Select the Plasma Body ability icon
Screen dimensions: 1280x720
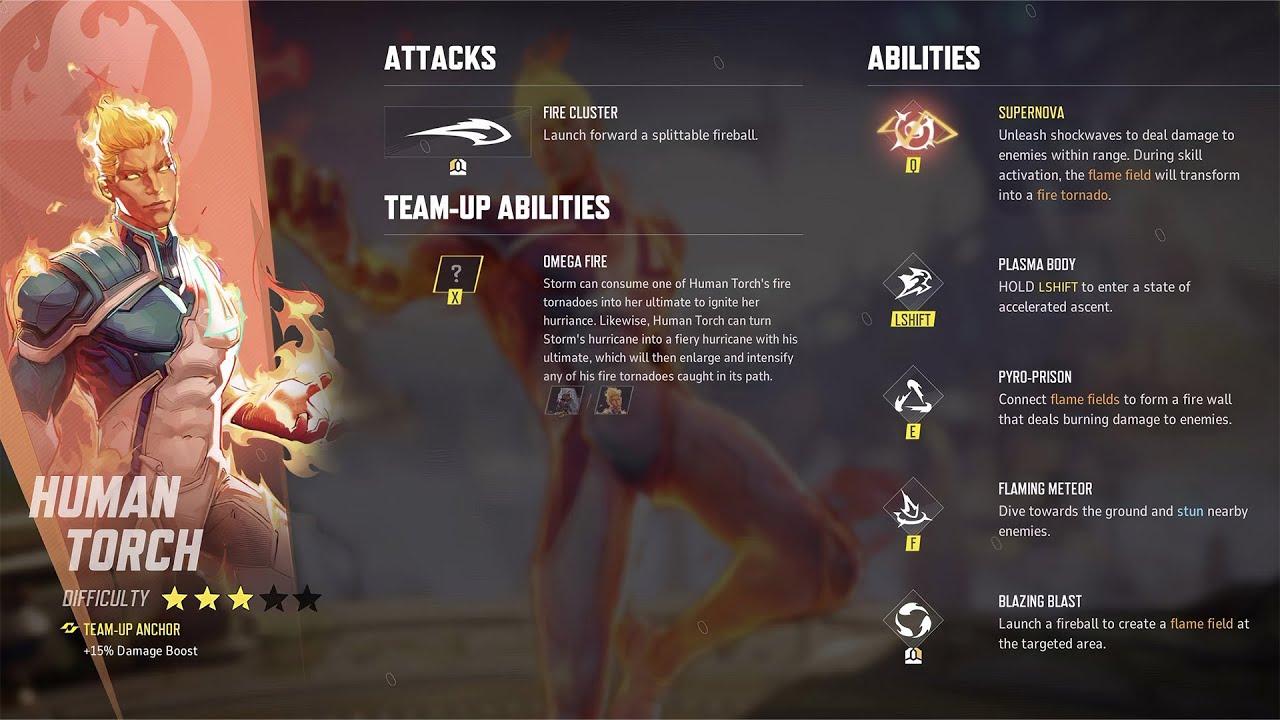click(x=911, y=283)
